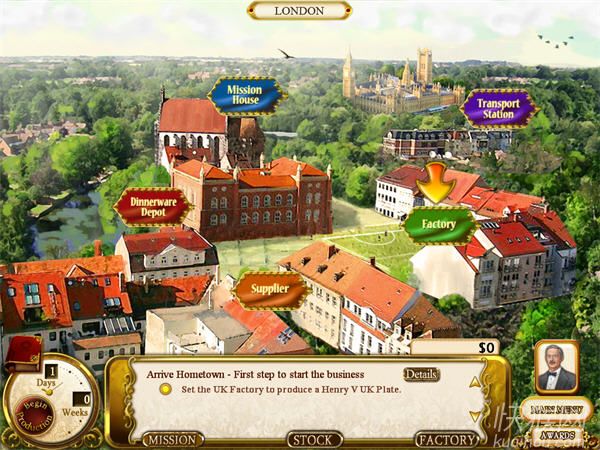Enter the Factory building label
The image size is (600, 450).
[438, 224]
